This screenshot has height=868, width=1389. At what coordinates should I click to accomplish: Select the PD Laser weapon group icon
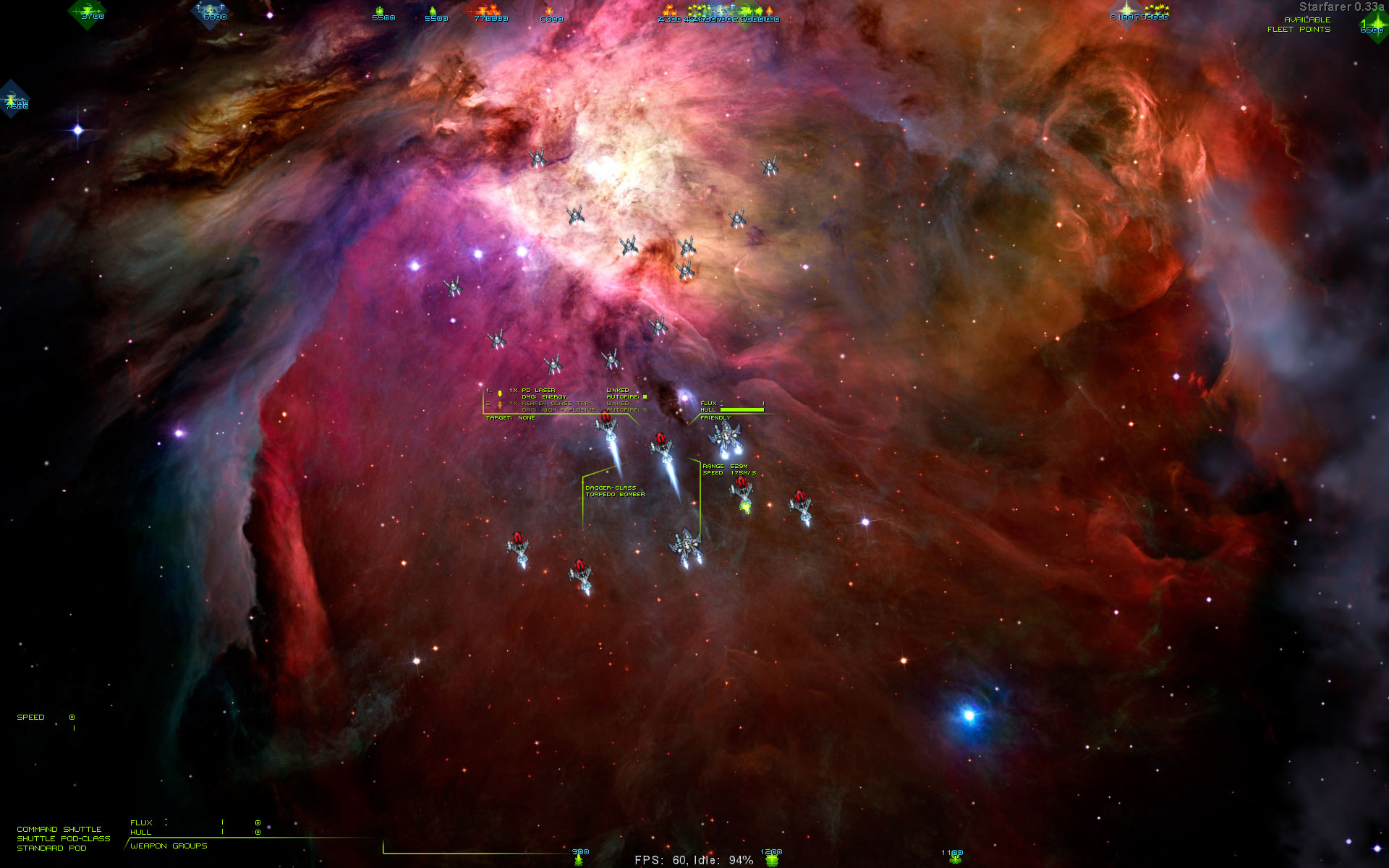click(500, 393)
